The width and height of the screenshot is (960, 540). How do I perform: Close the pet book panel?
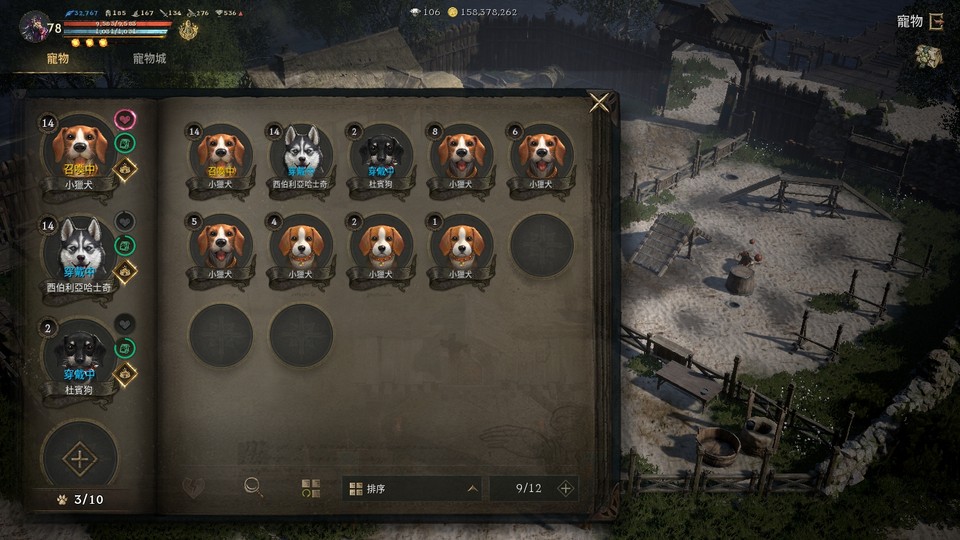click(599, 102)
